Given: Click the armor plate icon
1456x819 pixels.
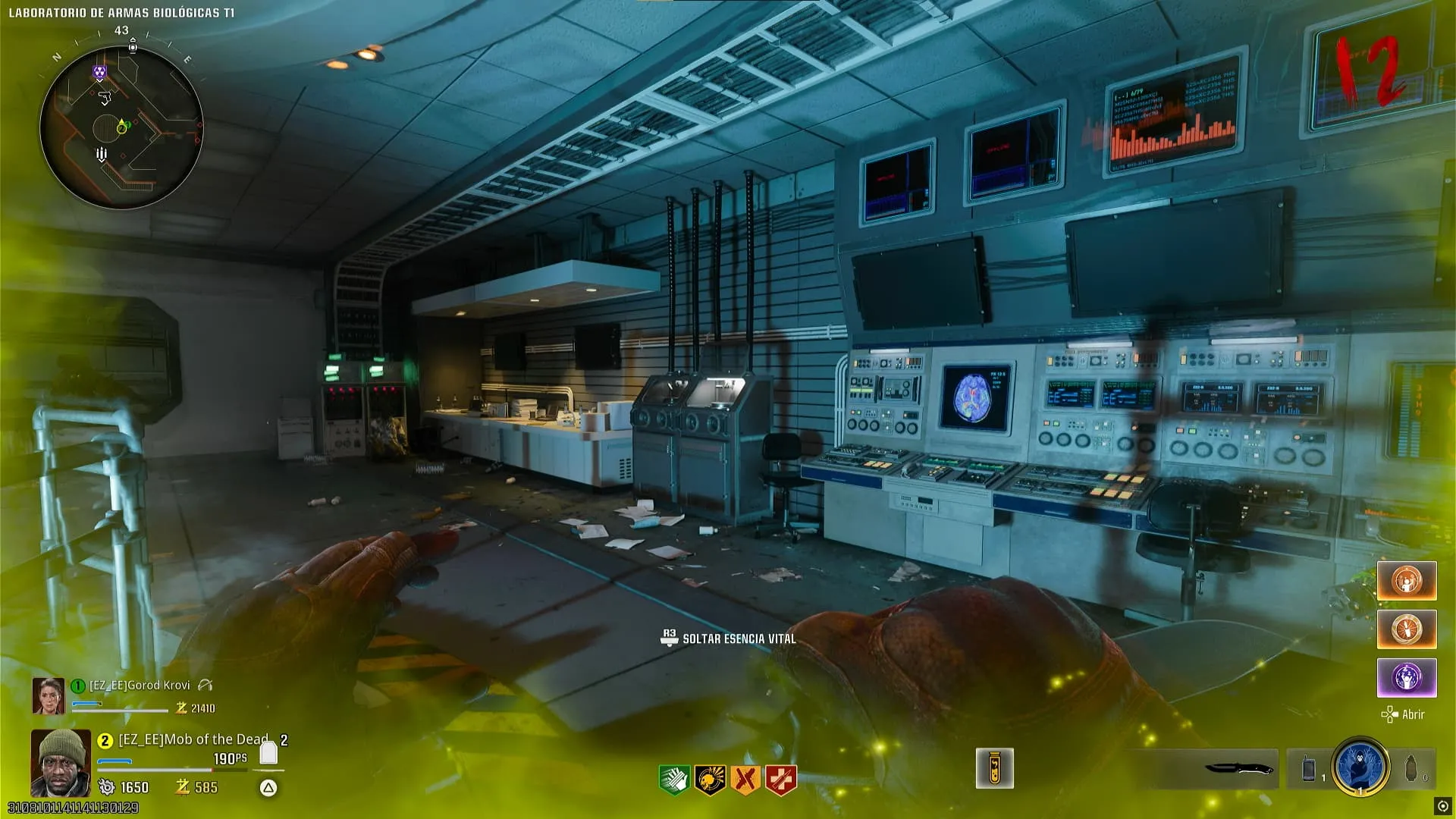Looking at the screenshot, I should point(268,752).
